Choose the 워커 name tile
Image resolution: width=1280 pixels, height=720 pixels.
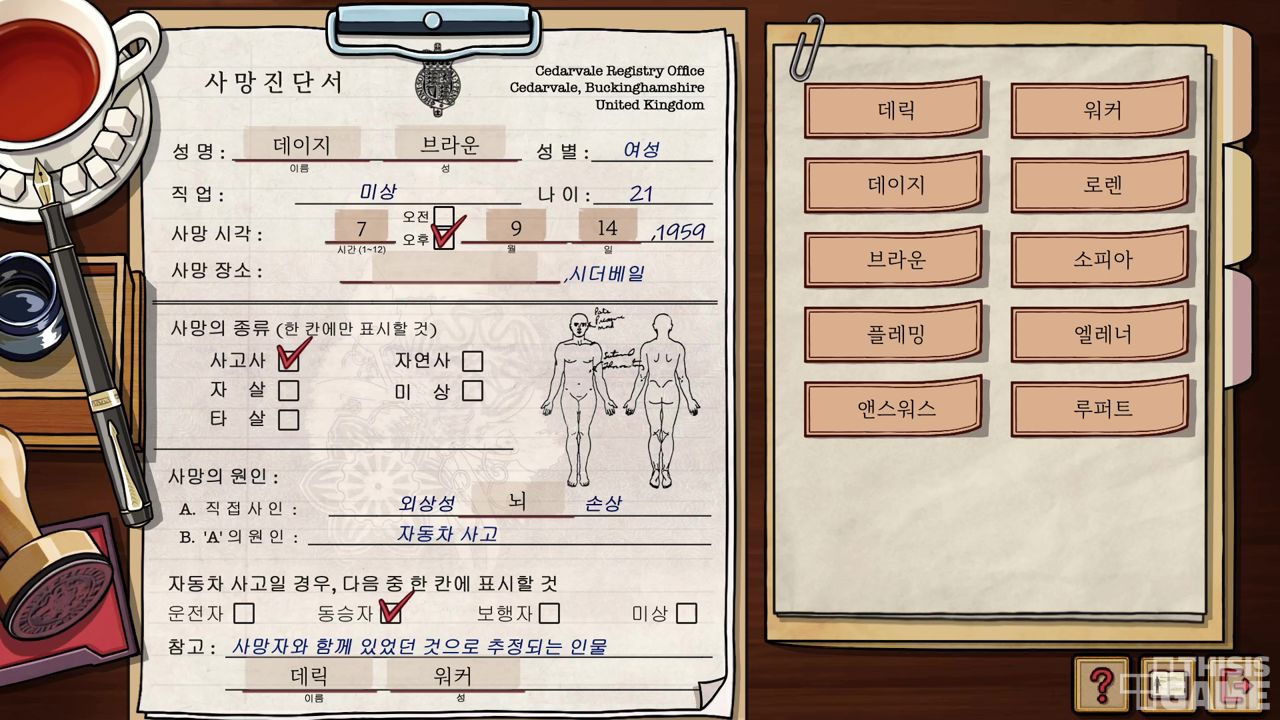1101,110
